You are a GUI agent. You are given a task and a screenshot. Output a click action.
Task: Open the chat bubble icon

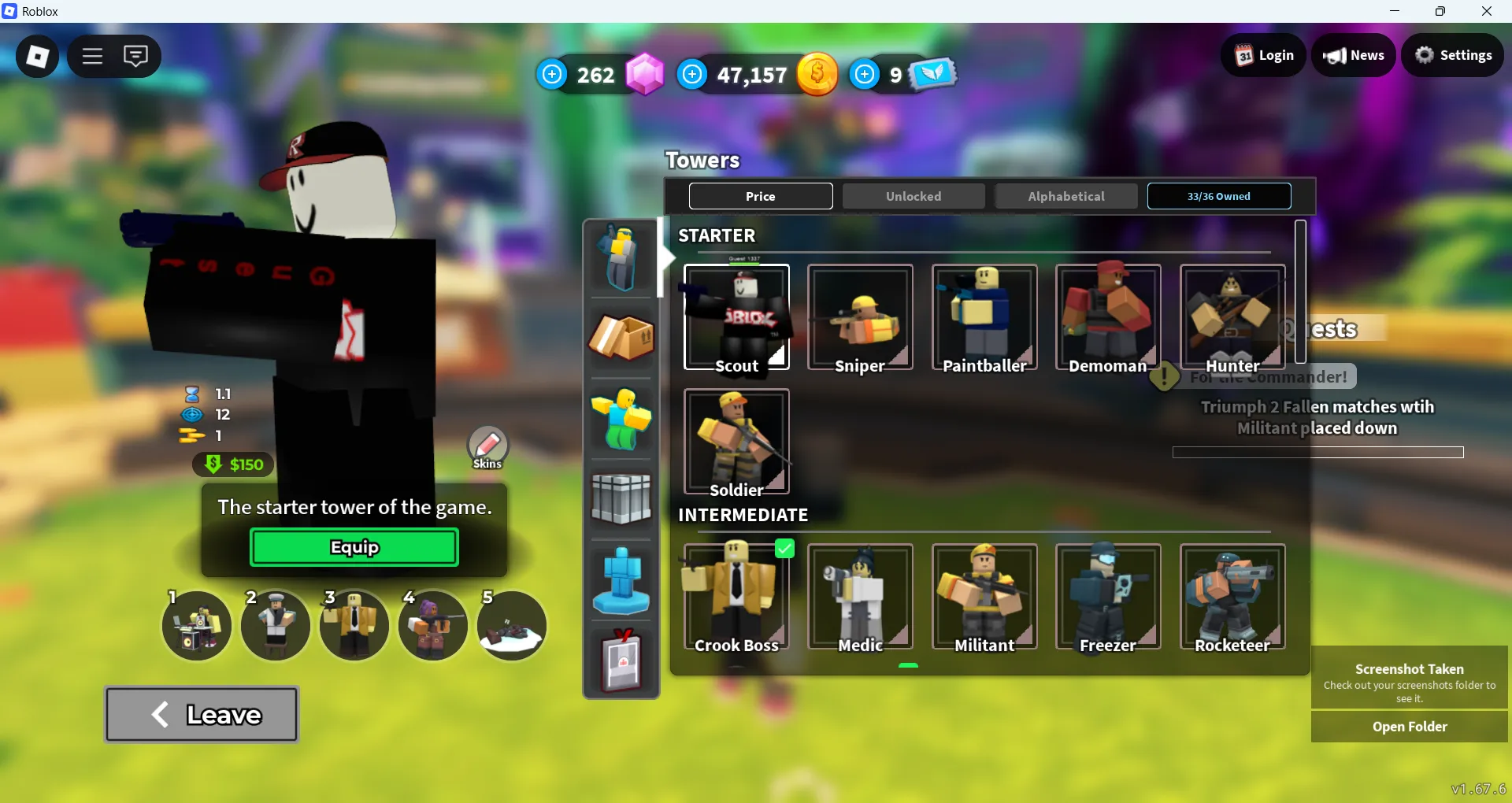[136, 56]
